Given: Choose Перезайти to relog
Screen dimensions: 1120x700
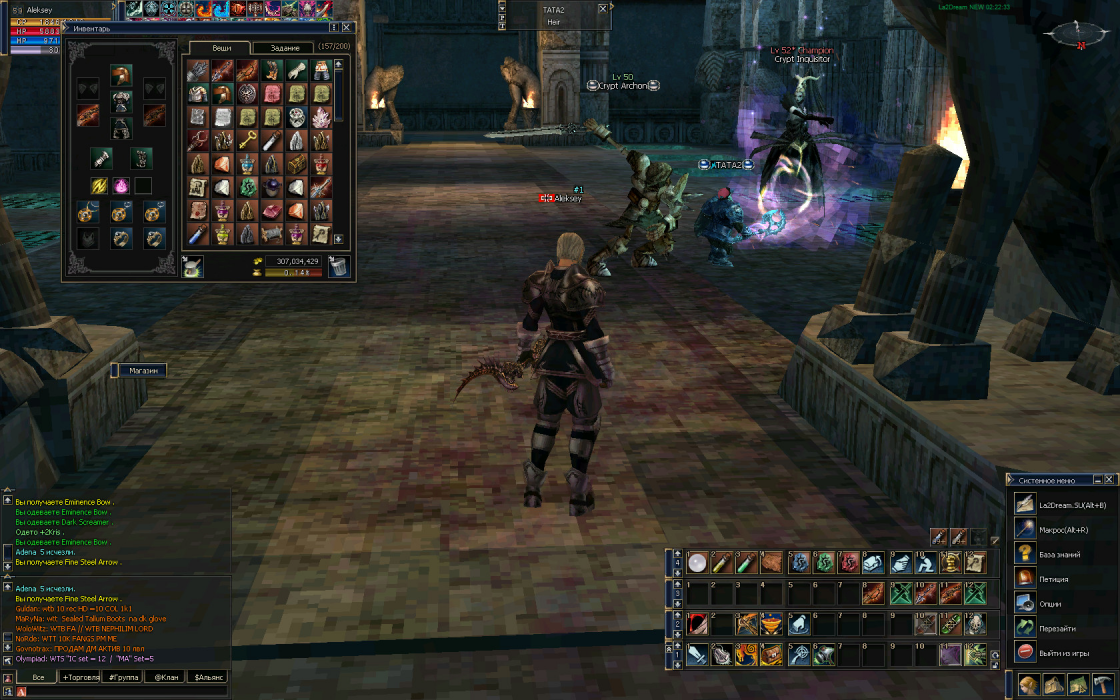Looking at the screenshot, I should (x=1056, y=628).
